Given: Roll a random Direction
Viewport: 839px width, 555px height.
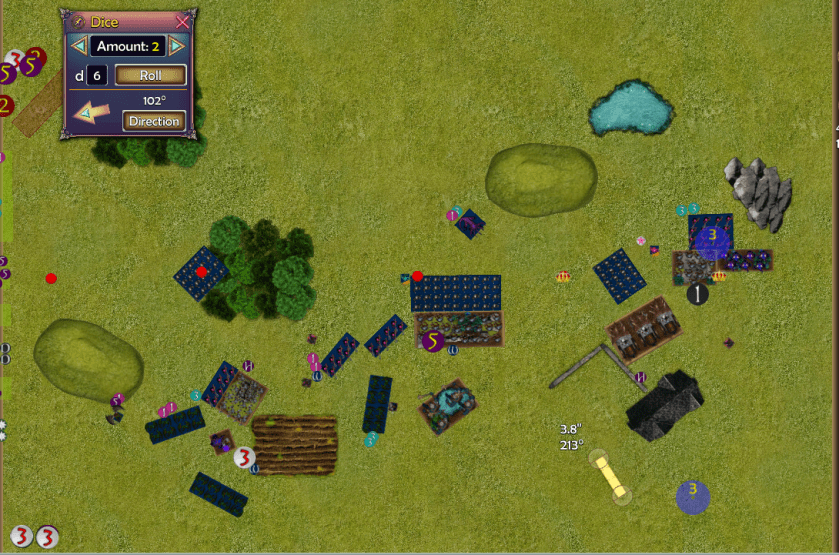Looking at the screenshot, I should pos(154,121).
